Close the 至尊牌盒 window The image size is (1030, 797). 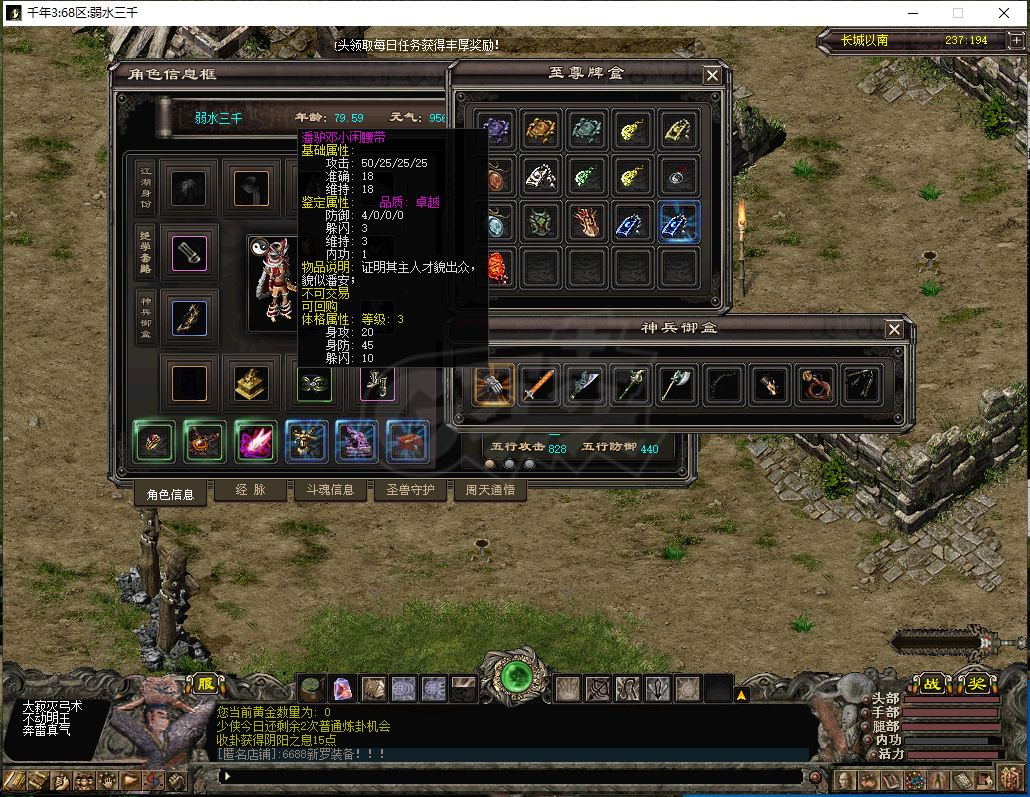click(712, 75)
